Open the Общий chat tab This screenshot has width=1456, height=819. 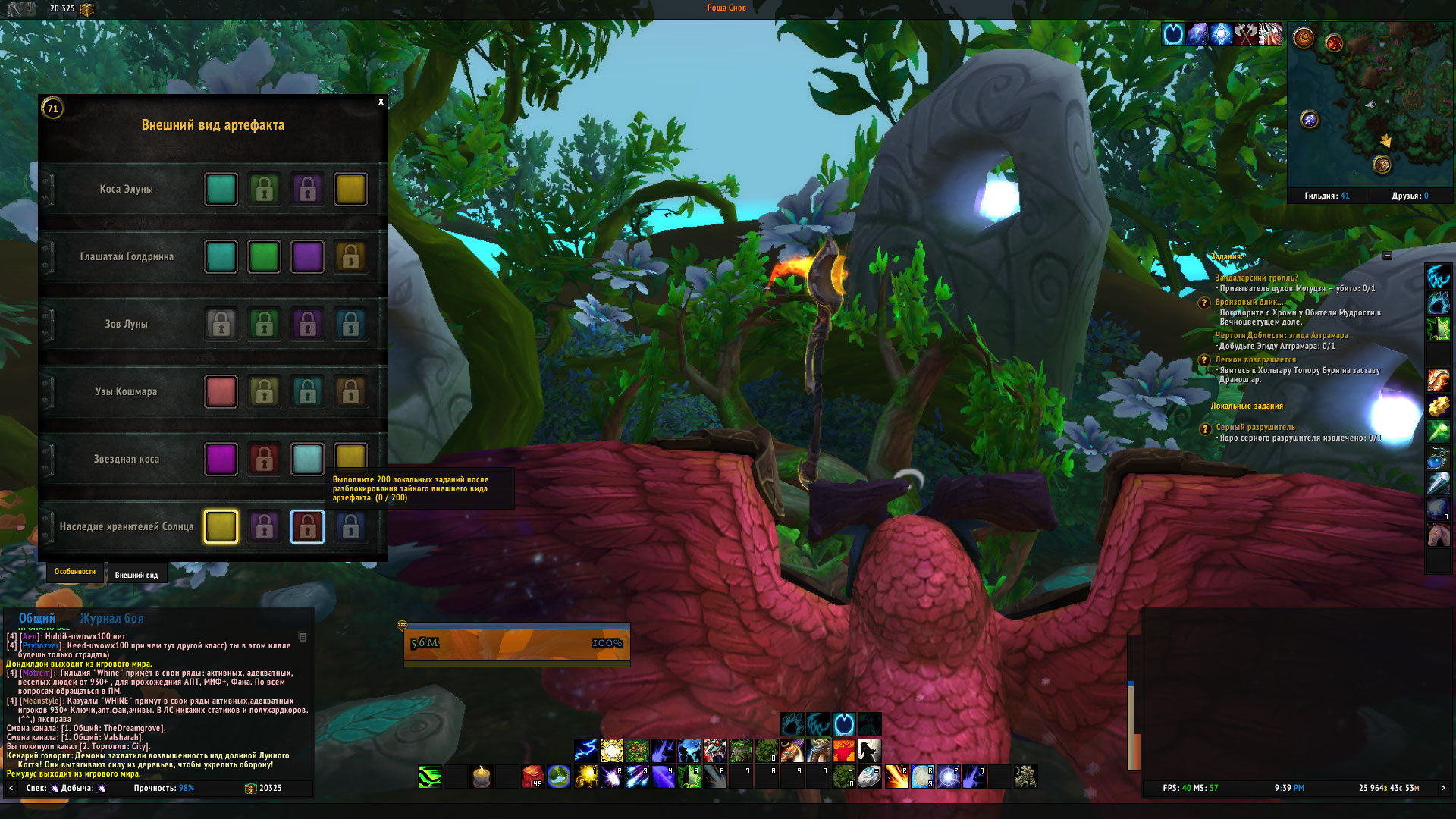click(37, 618)
